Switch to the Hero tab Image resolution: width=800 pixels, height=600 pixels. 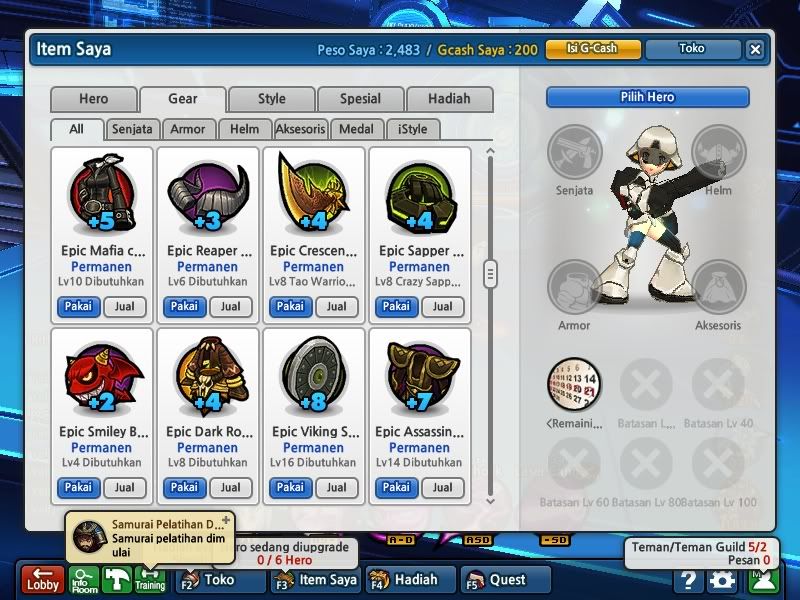click(x=93, y=99)
